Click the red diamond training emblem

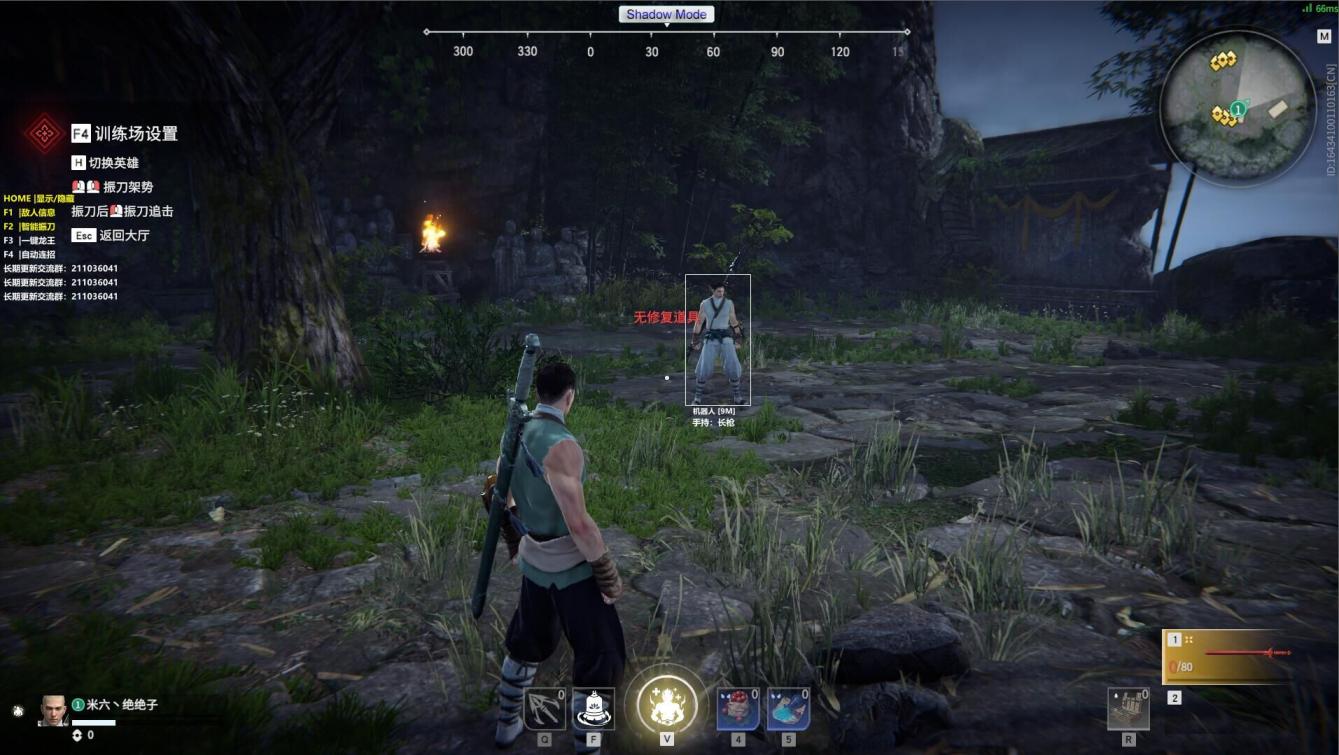coord(43,133)
